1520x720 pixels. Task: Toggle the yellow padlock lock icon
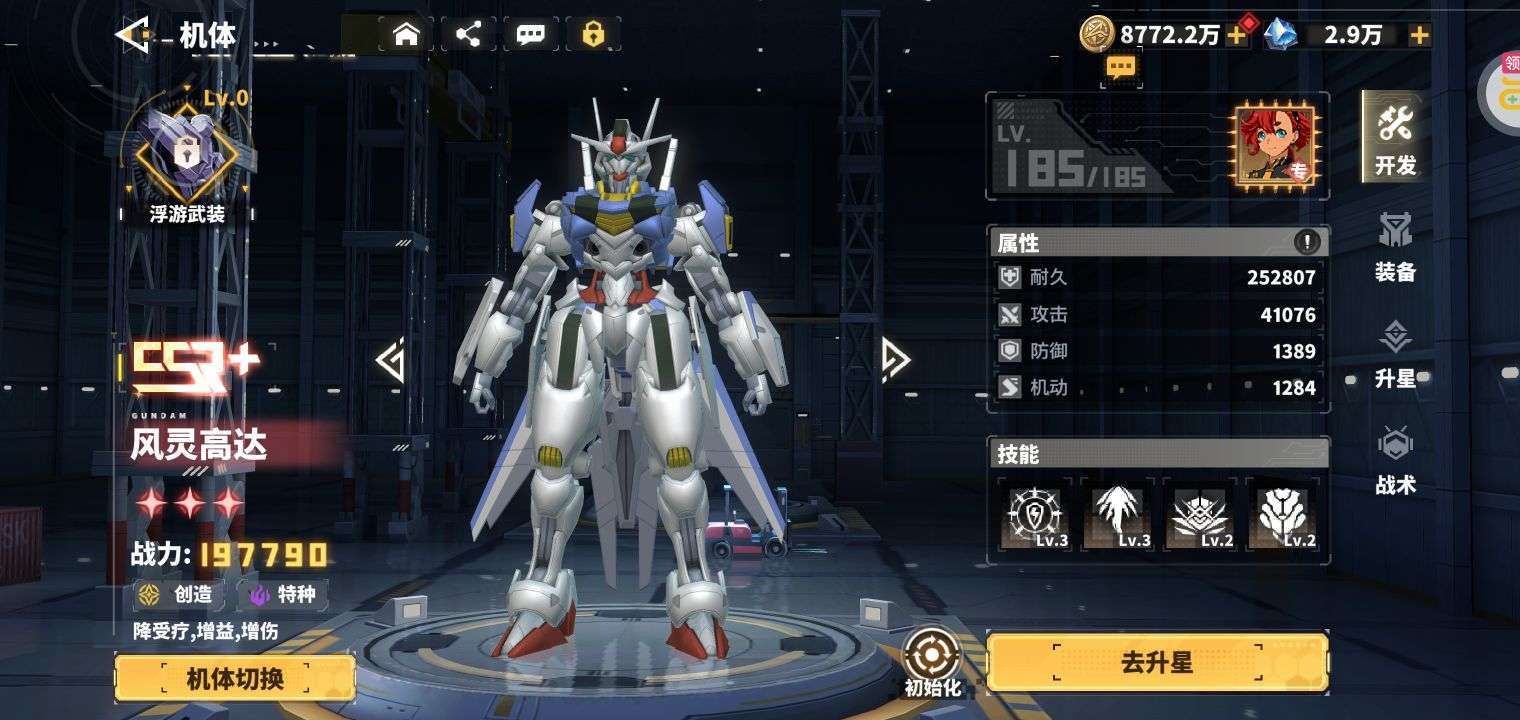pos(593,35)
